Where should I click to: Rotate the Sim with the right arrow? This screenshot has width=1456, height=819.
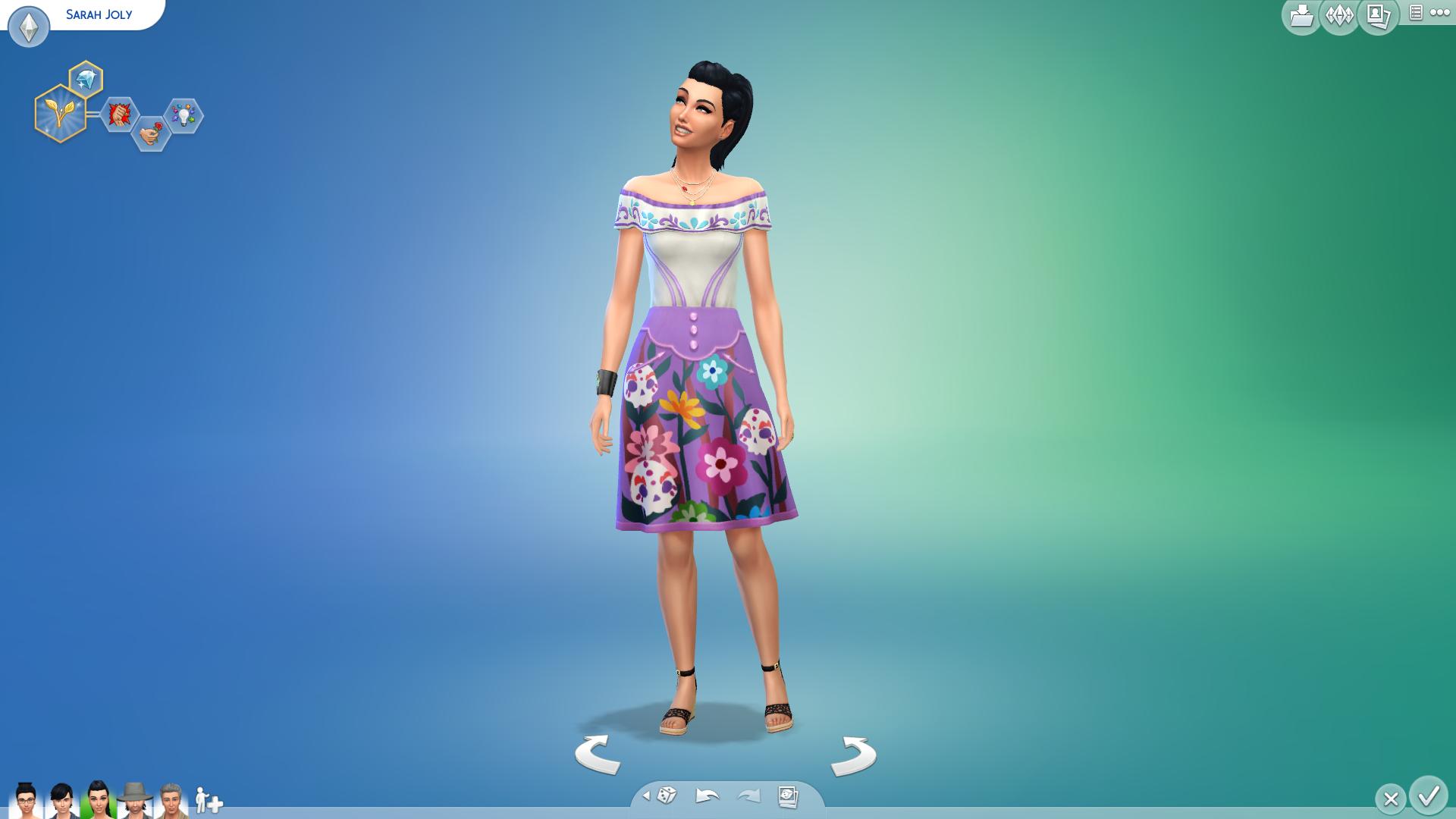[x=854, y=755]
